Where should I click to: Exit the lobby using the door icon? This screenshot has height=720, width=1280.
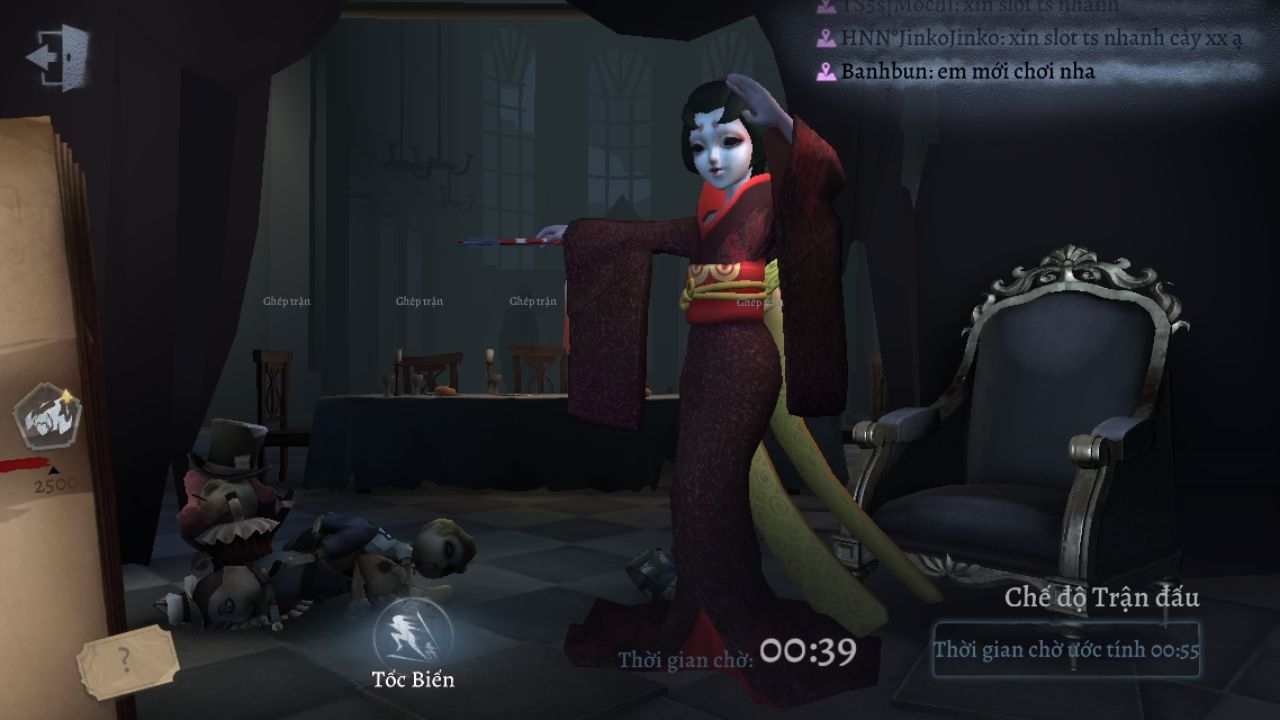58,56
